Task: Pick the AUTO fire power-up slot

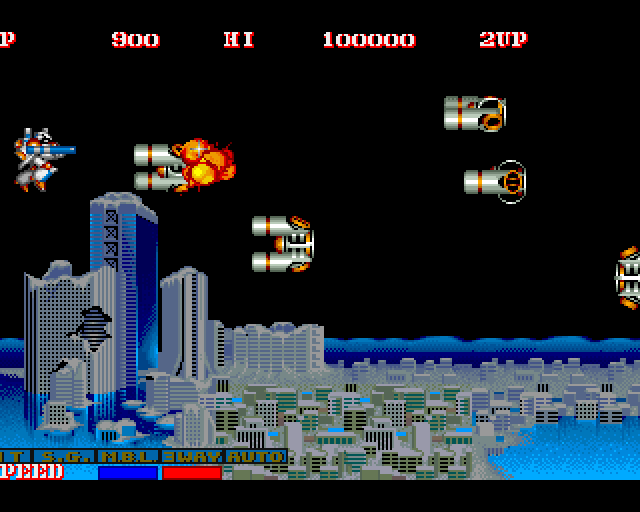Action: point(255,457)
